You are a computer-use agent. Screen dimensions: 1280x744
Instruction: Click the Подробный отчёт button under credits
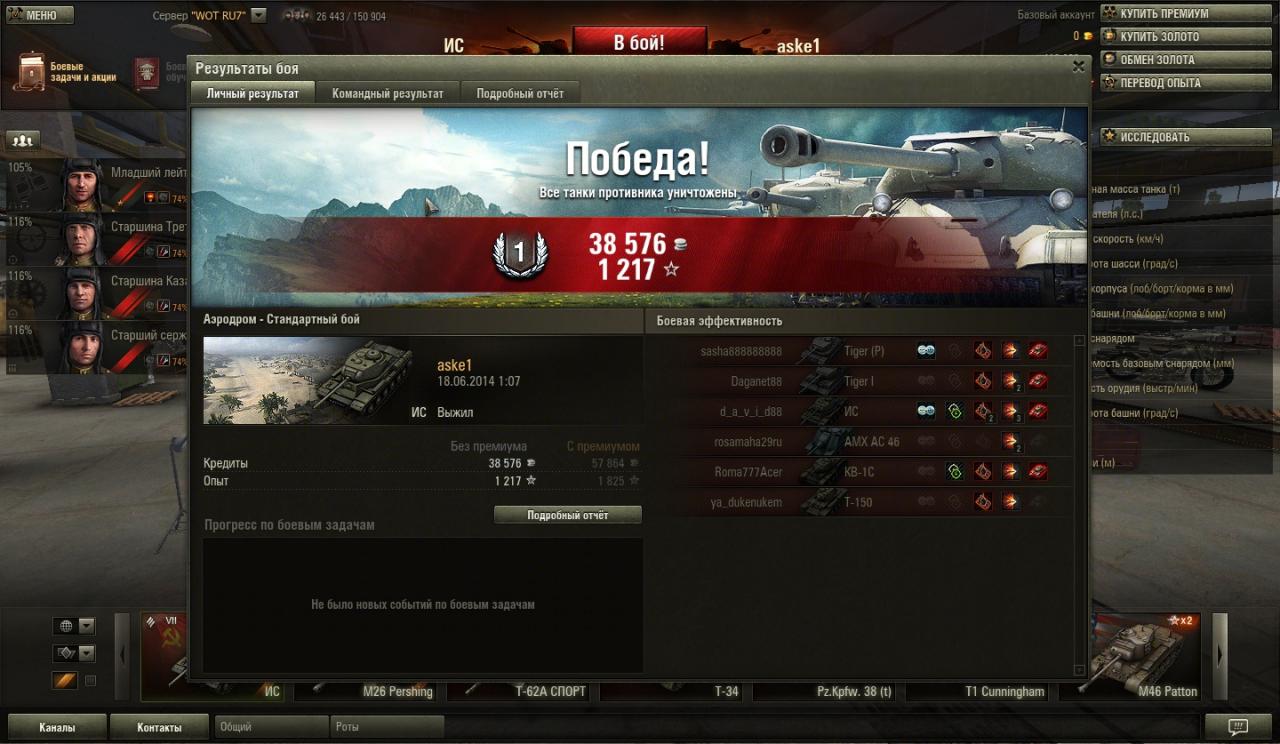tap(567, 515)
